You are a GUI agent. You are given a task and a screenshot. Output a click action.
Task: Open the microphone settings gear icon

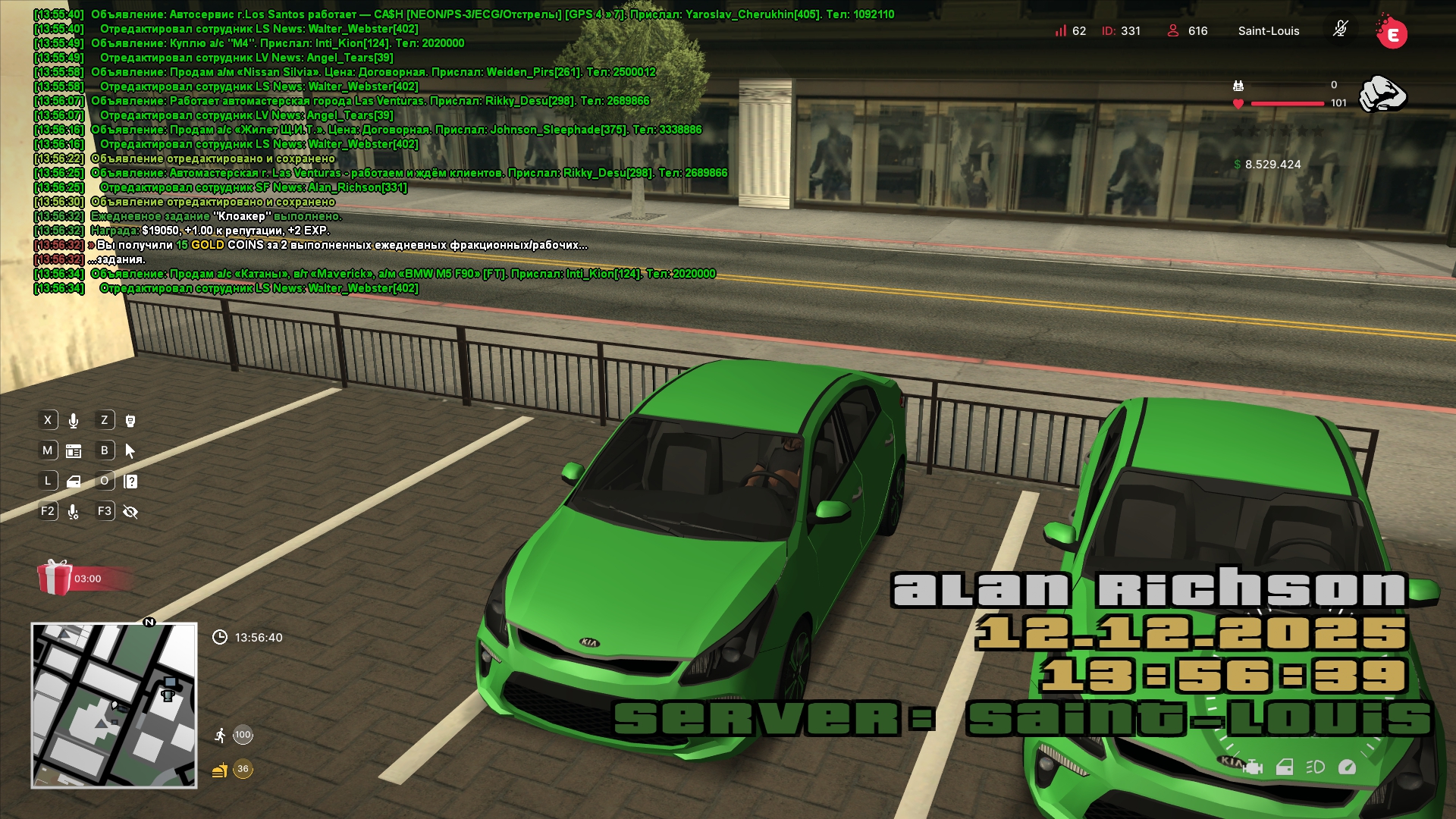(74, 512)
